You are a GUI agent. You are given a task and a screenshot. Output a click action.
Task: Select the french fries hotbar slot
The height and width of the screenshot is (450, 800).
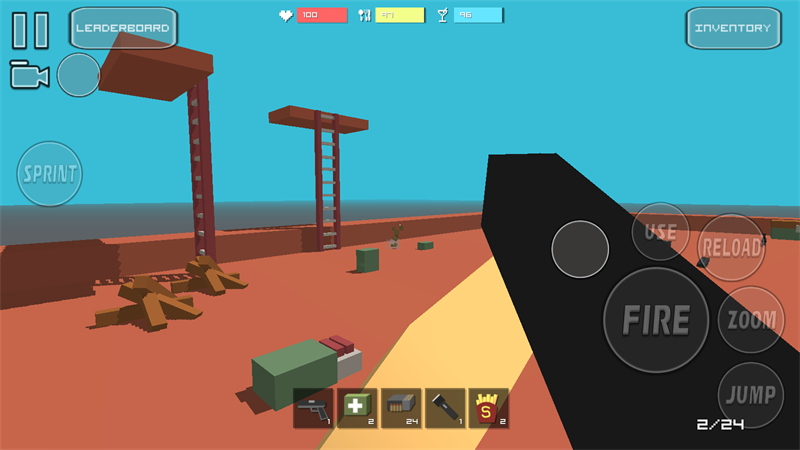coord(489,408)
